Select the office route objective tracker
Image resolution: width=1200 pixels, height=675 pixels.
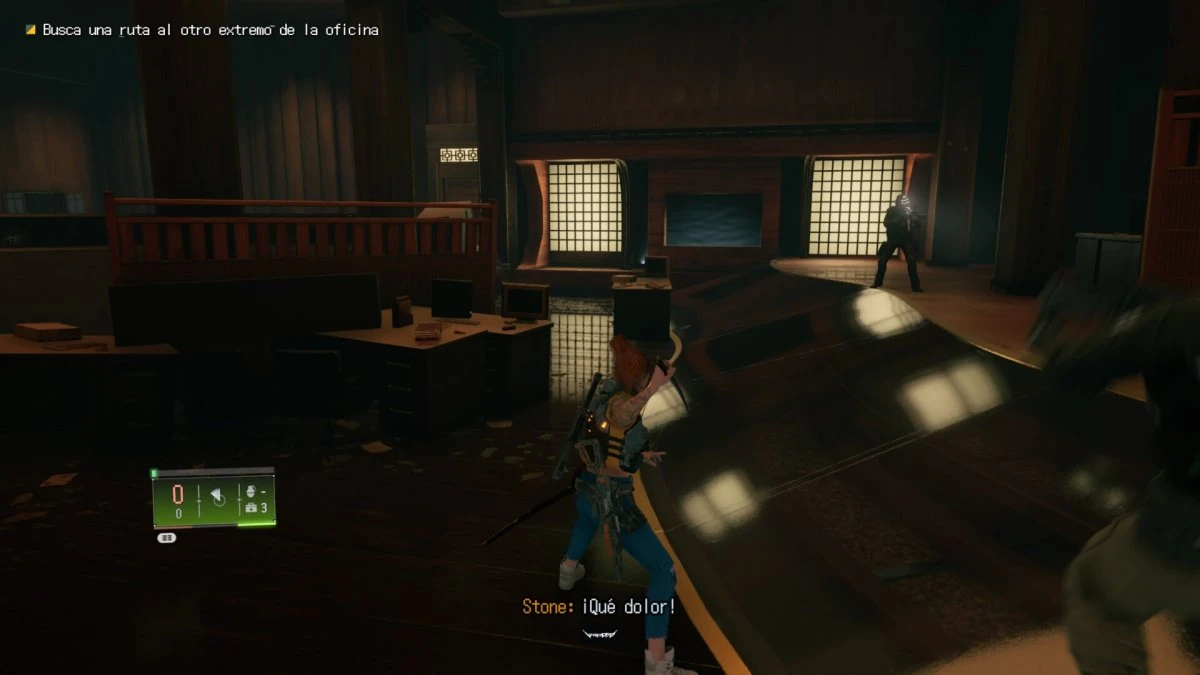coord(210,30)
